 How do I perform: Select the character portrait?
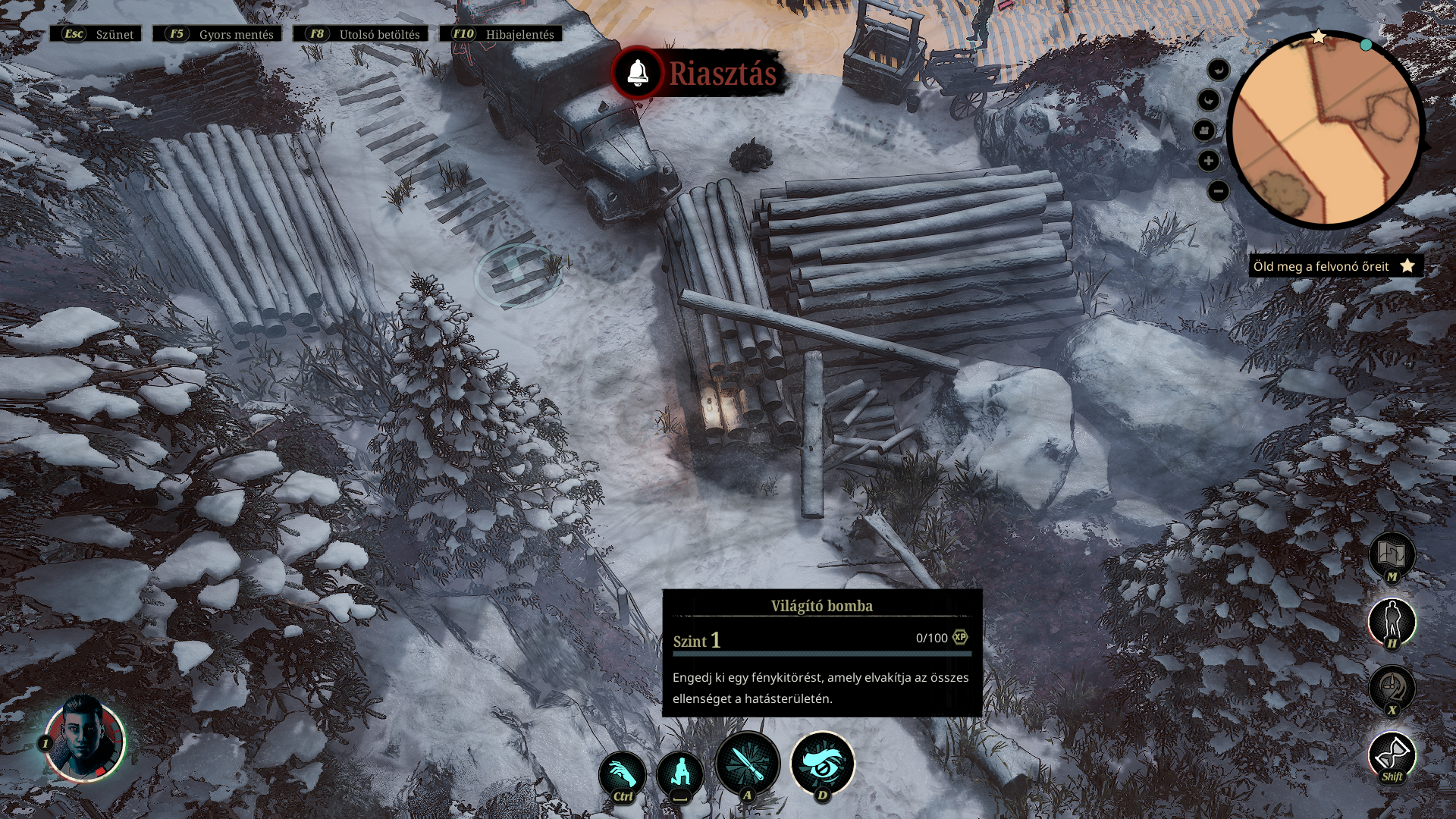(85, 740)
